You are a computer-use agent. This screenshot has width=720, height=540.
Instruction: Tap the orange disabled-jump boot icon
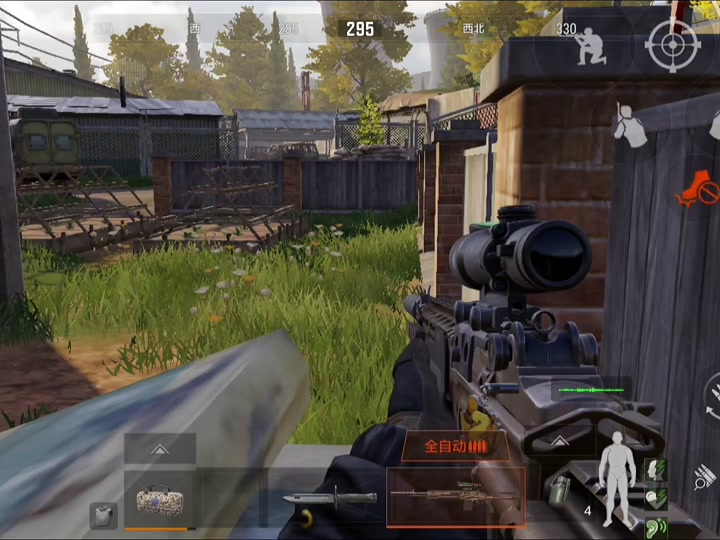click(x=698, y=188)
